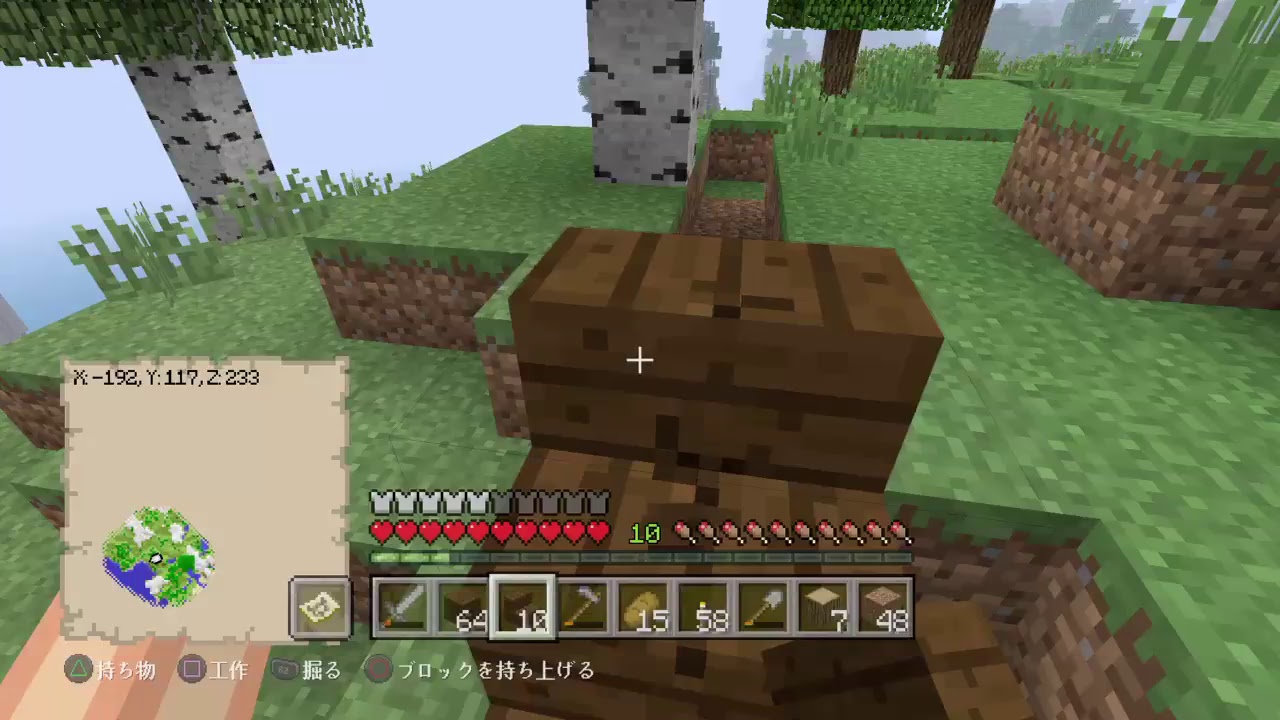Open 持ち物 with the triangle prompt

(110, 671)
